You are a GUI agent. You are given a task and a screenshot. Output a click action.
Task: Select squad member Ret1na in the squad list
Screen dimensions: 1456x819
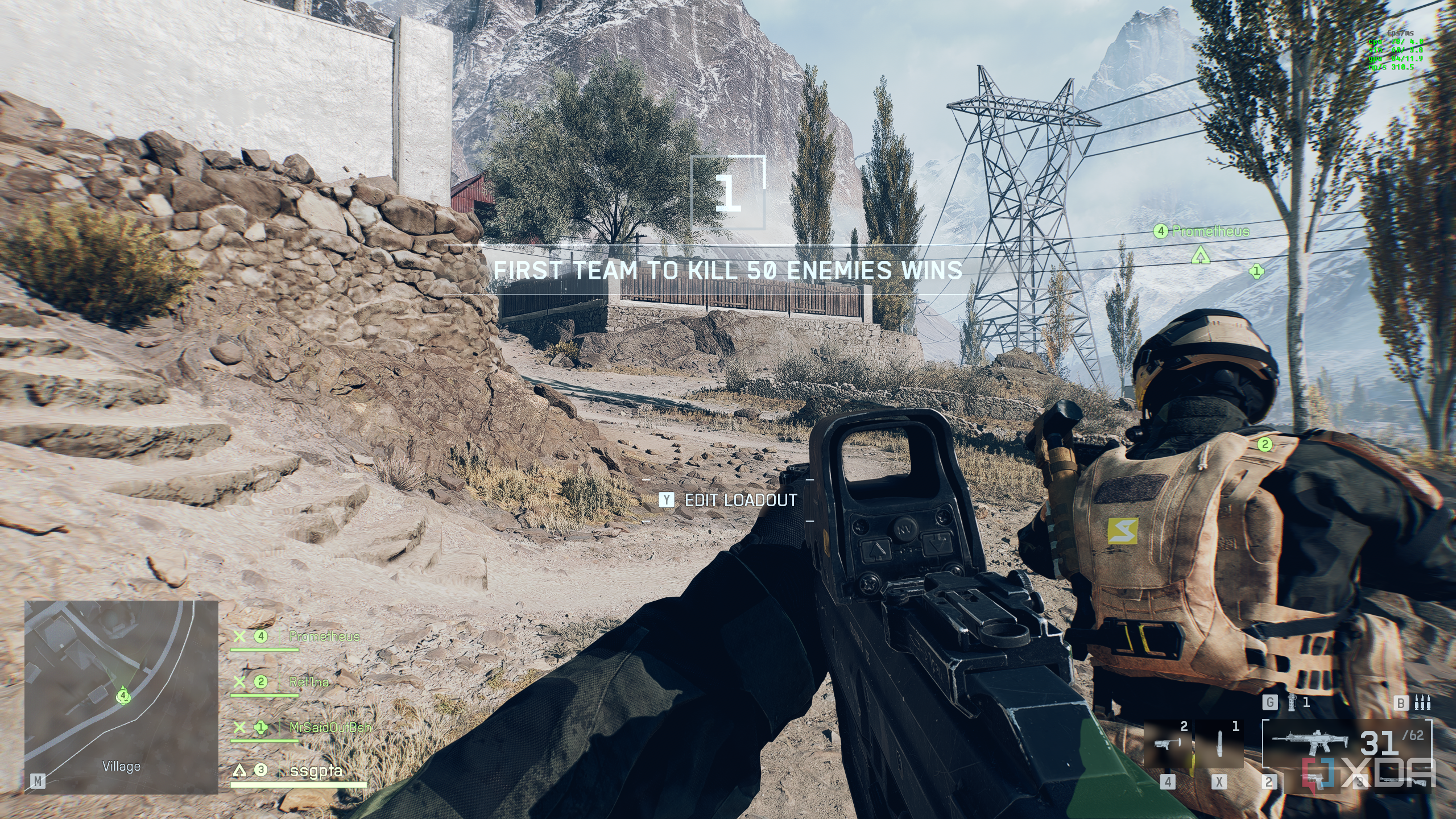pyautogui.click(x=309, y=681)
